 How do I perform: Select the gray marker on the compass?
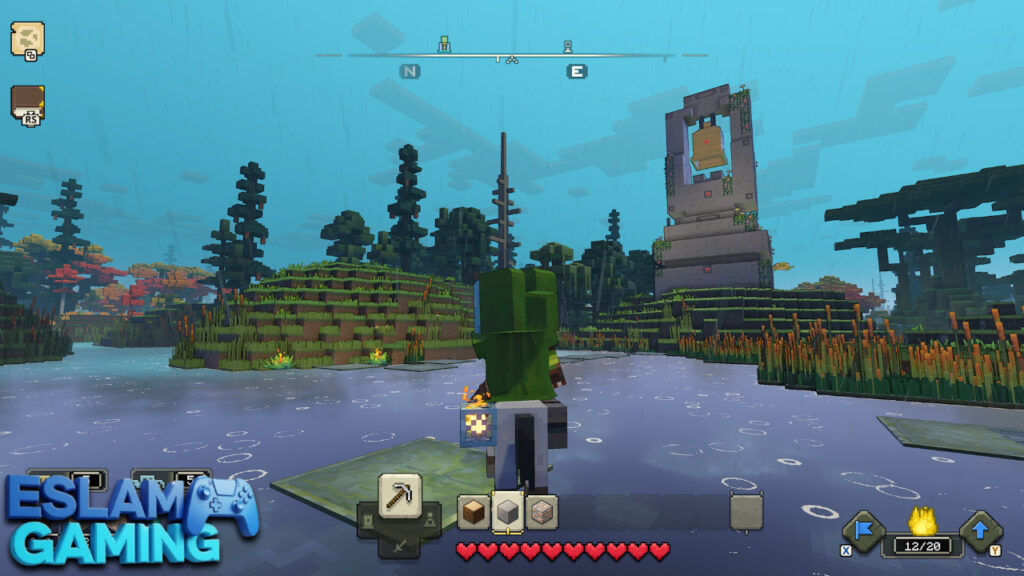(x=568, y=46)
